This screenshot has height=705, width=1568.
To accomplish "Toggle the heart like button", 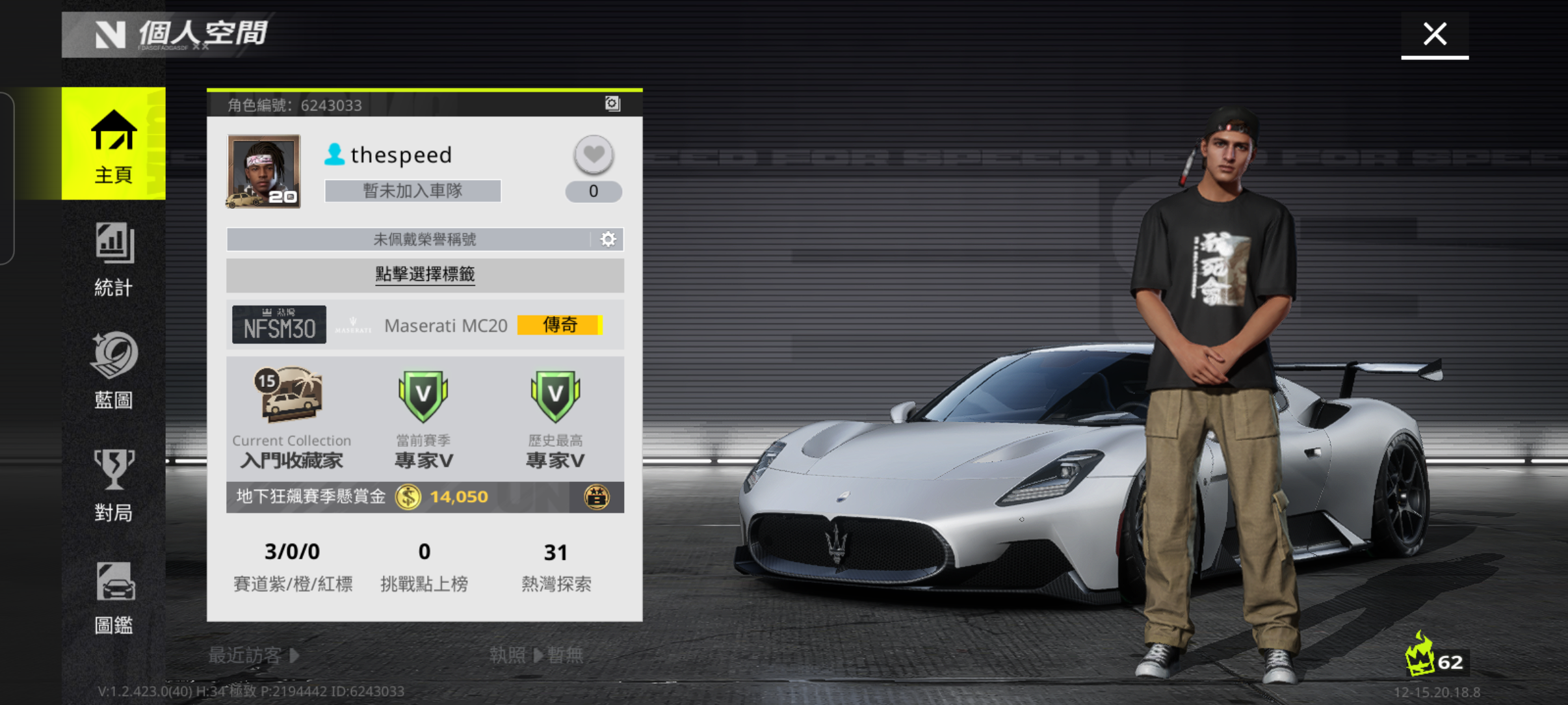I will [593, 155].
